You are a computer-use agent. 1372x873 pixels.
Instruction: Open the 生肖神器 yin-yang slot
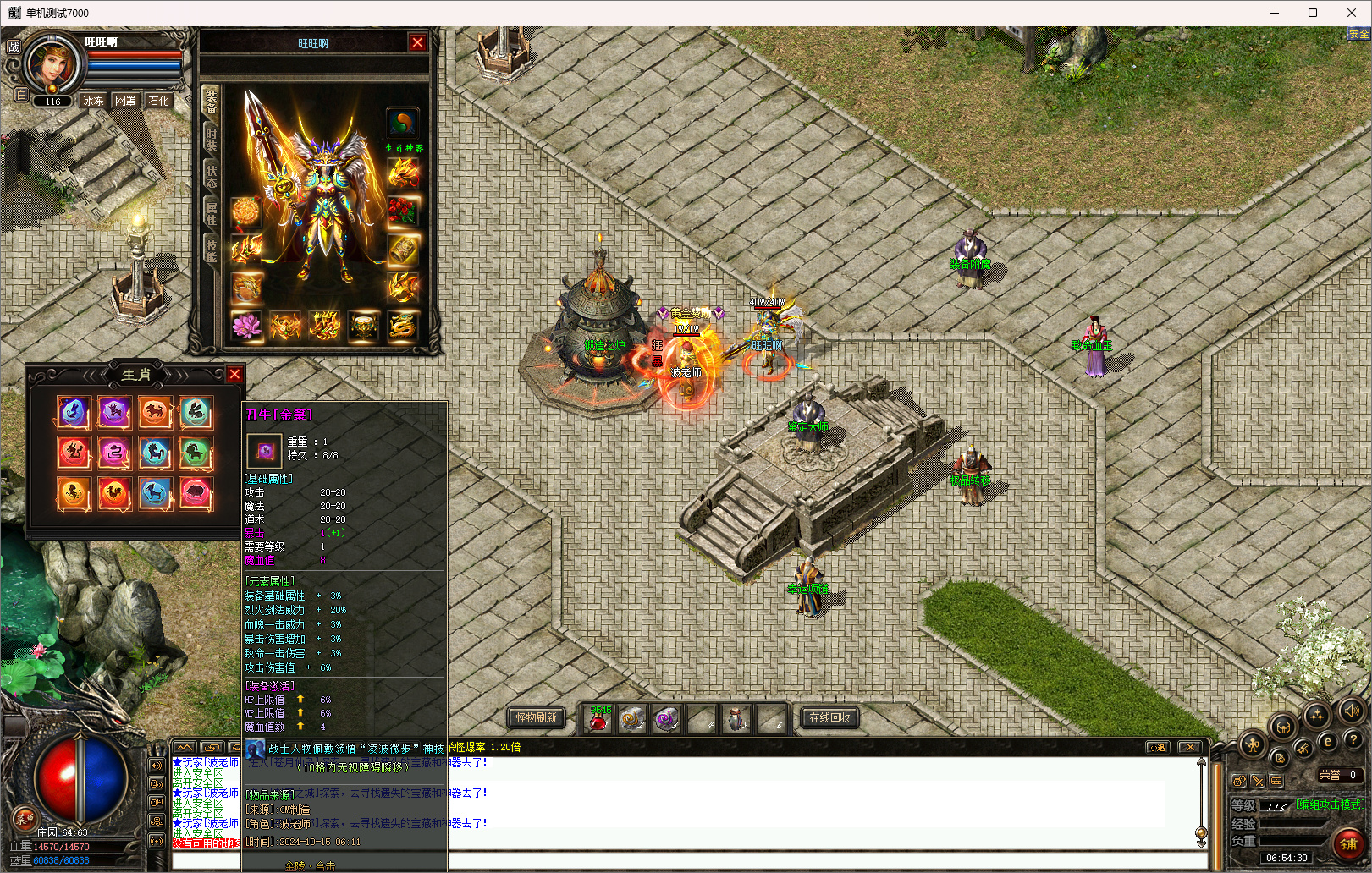point(403,124)
